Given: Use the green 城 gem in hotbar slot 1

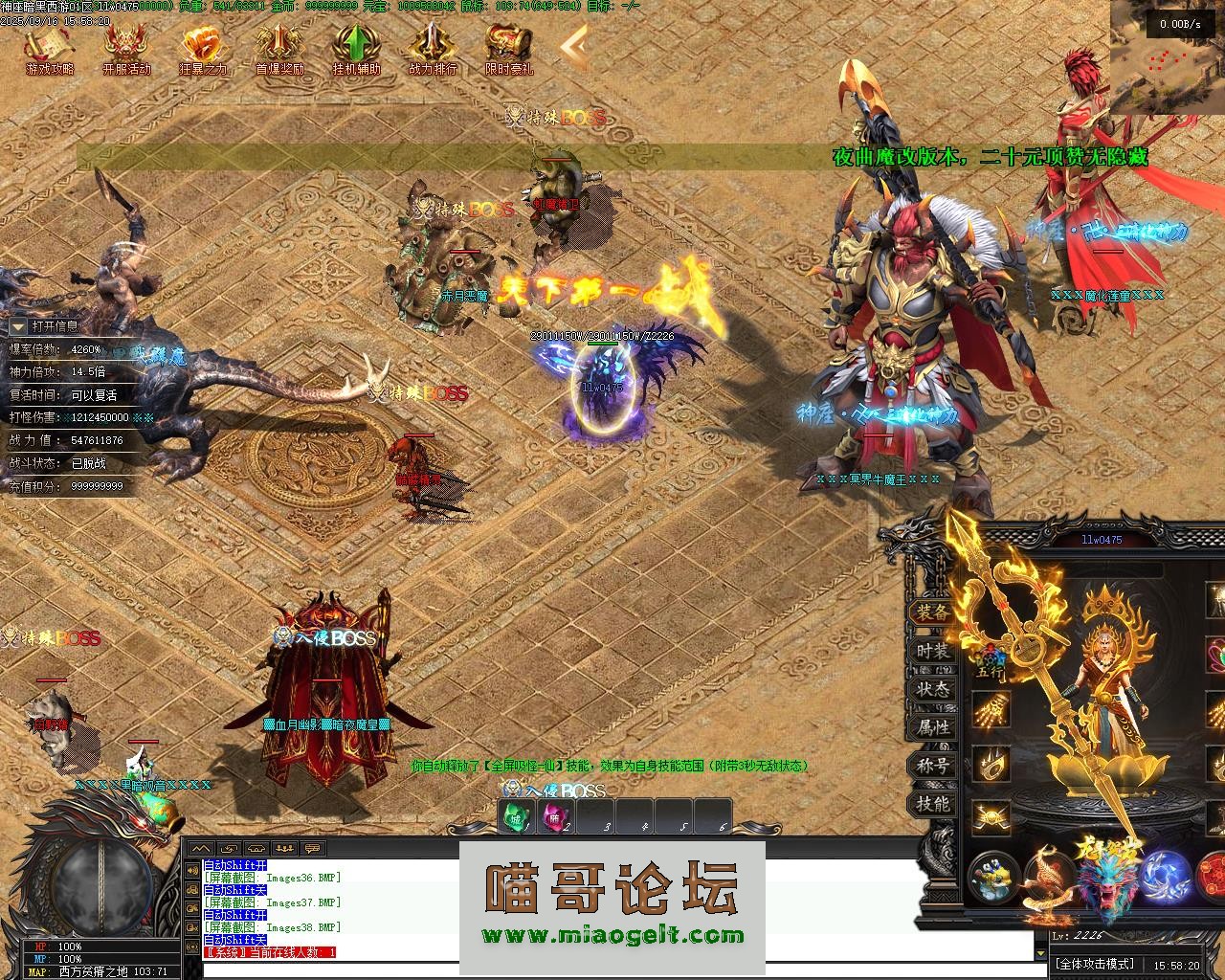Looking at the screenshot, I should tap(517, 818).
